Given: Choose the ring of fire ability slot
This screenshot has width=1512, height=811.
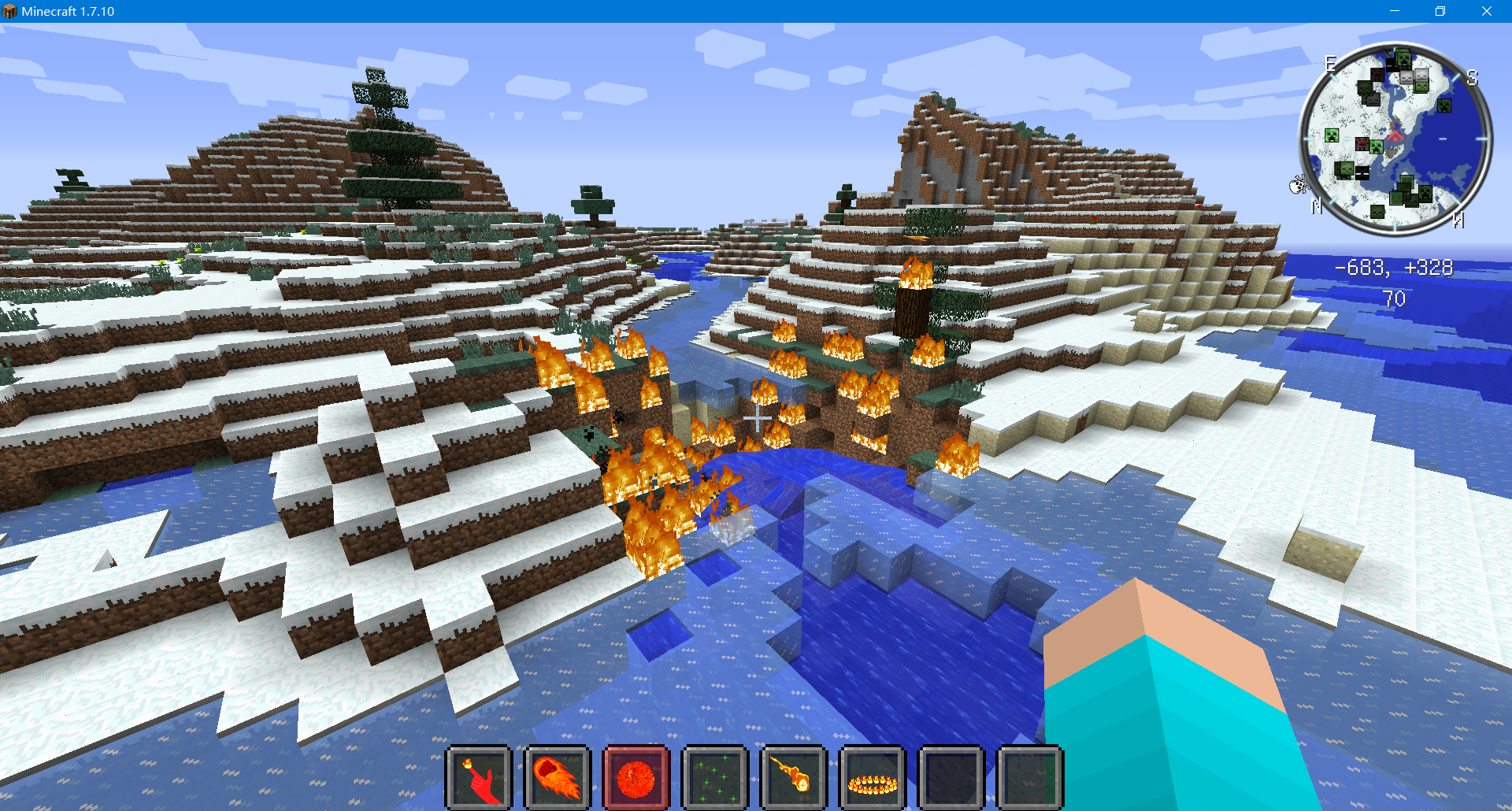Looking at the screenshot, I should point(873,777).
